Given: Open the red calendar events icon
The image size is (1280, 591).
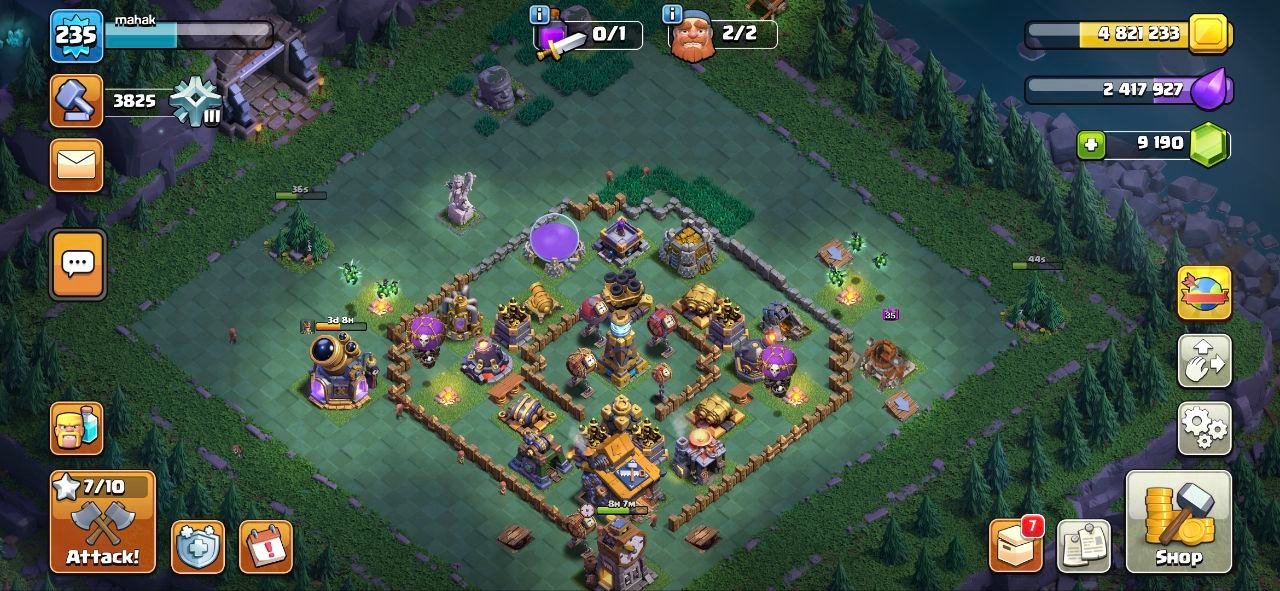Looking at the screenshot, I should click(266, 547).
